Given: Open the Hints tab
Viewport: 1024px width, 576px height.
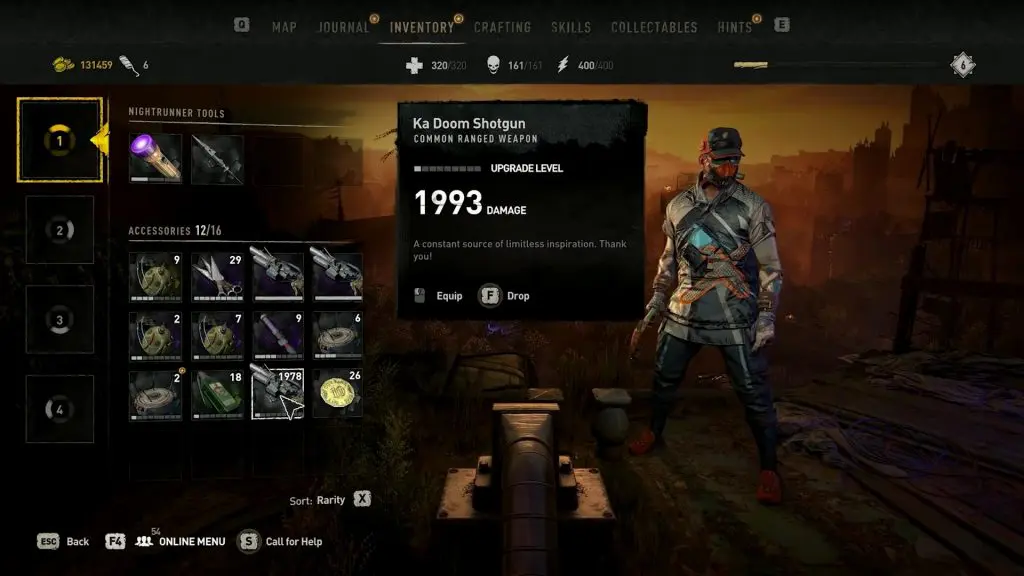Looking at the screenshot, I should point(735,27).
